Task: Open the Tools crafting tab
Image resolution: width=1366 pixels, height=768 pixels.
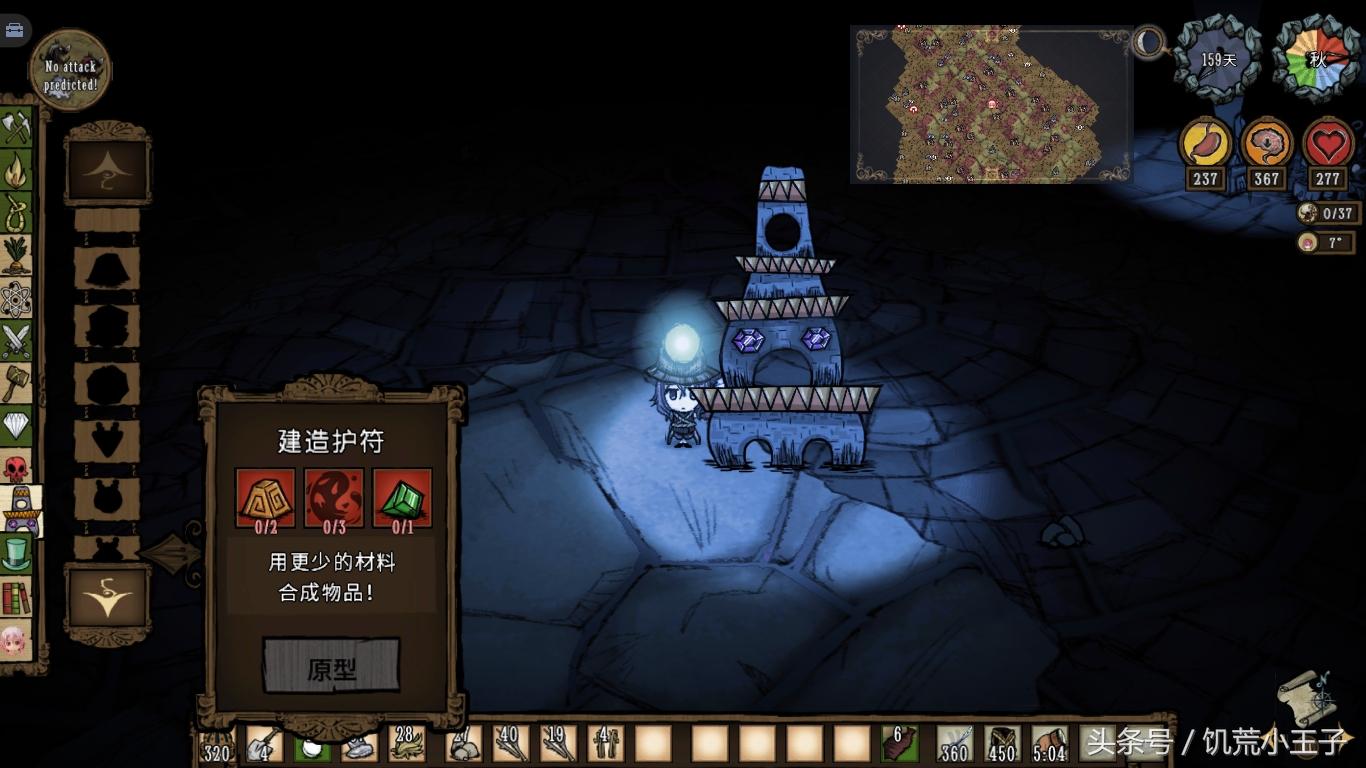Action: click(x=16, y=127)
